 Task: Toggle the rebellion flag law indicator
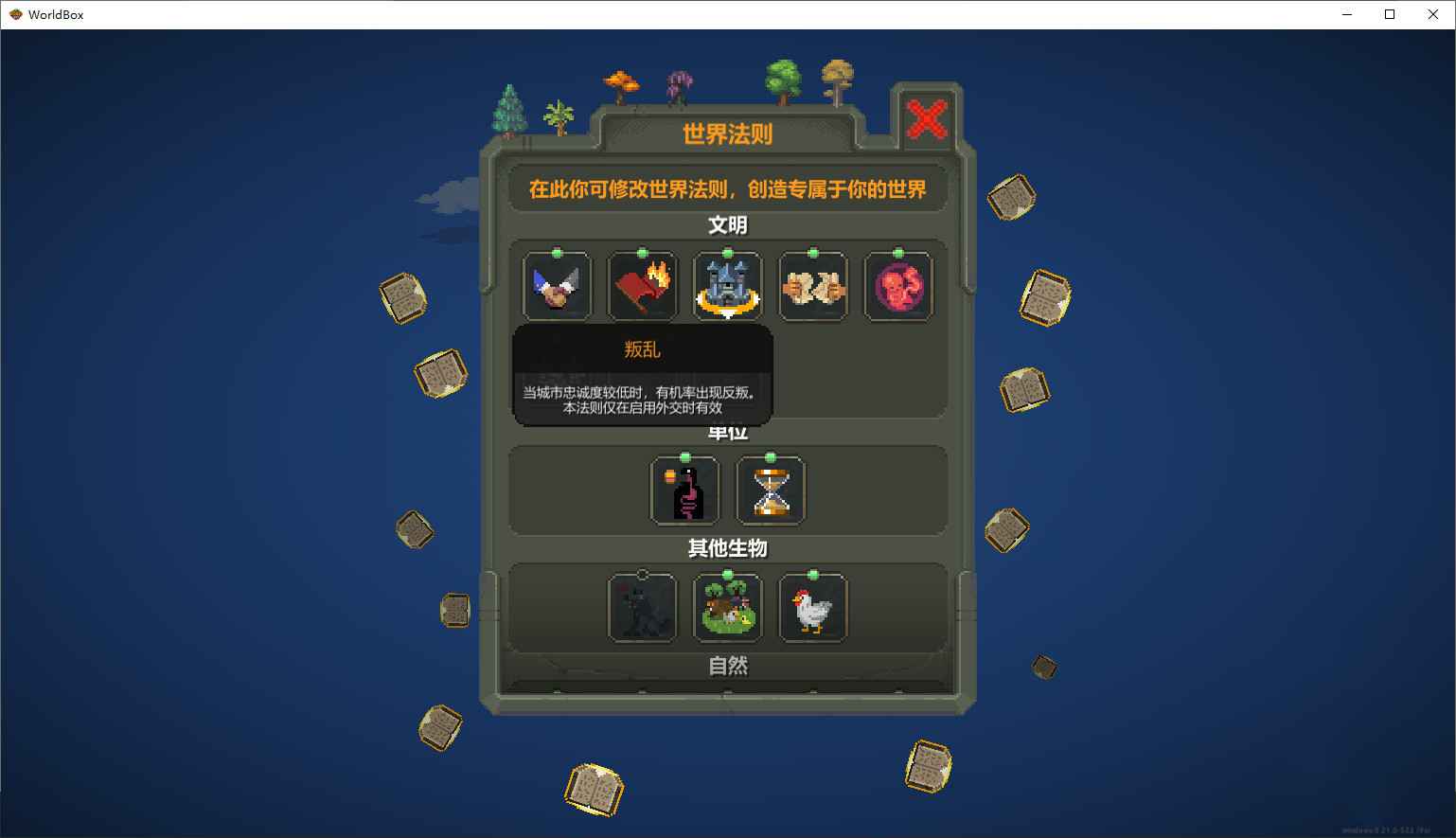[x=642, y=253]
